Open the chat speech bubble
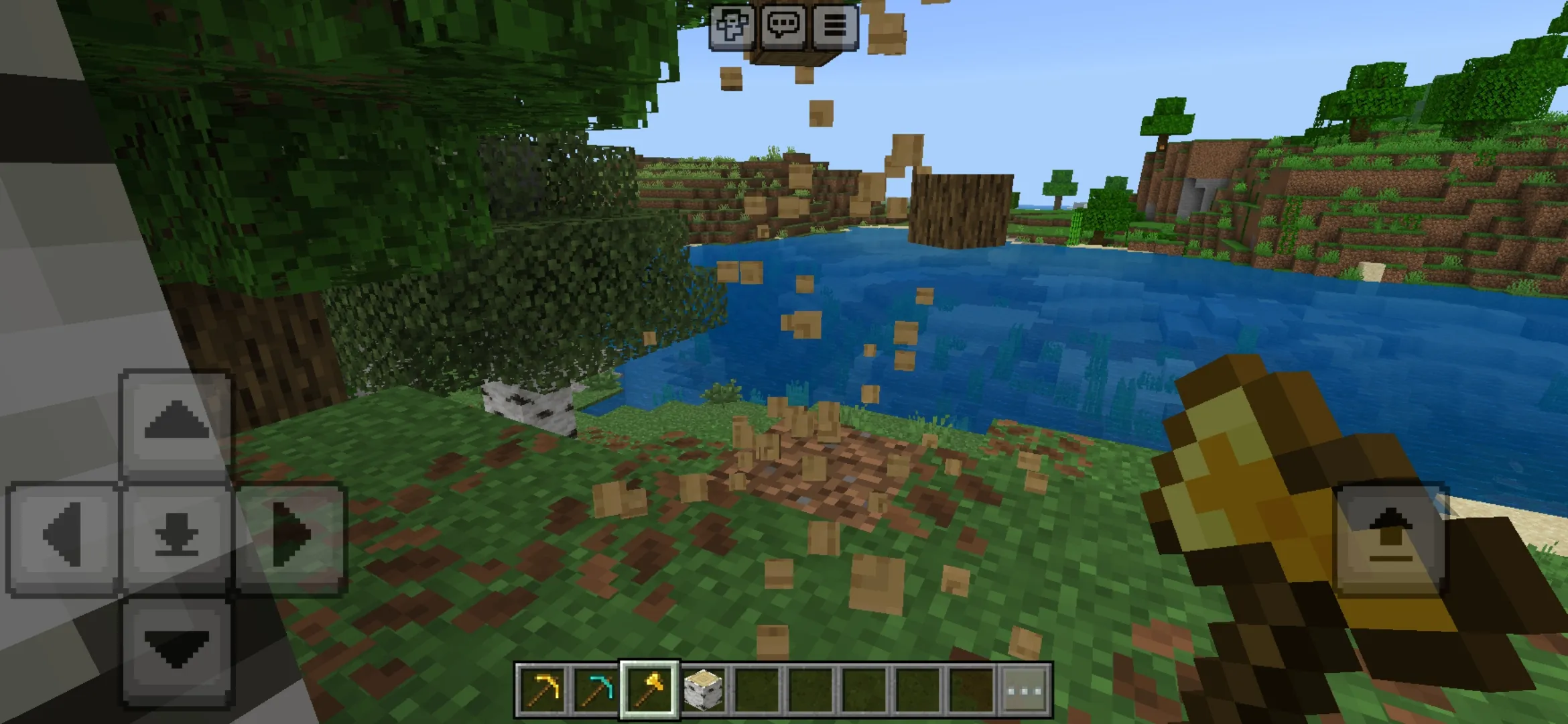1568x724 pixels. click(783, 27)
